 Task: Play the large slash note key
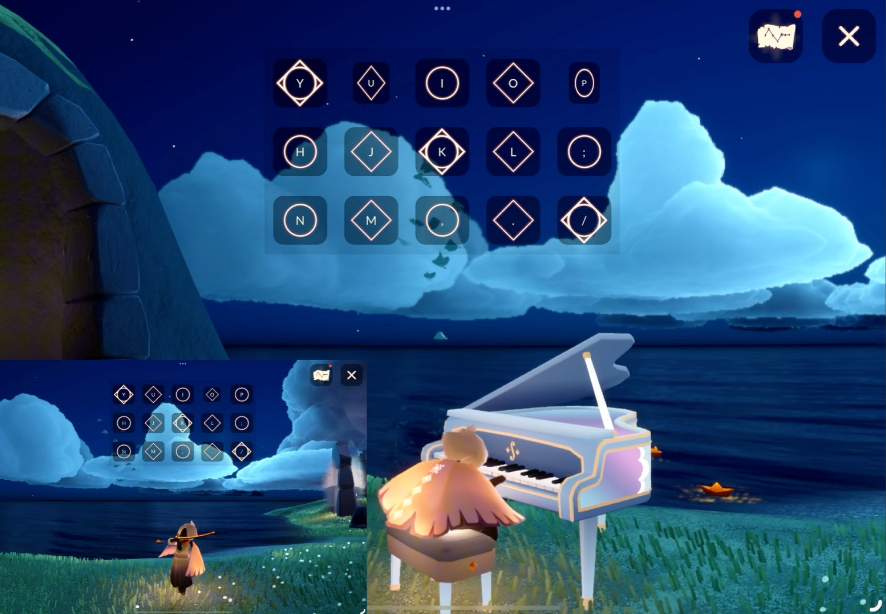point(584,219)
